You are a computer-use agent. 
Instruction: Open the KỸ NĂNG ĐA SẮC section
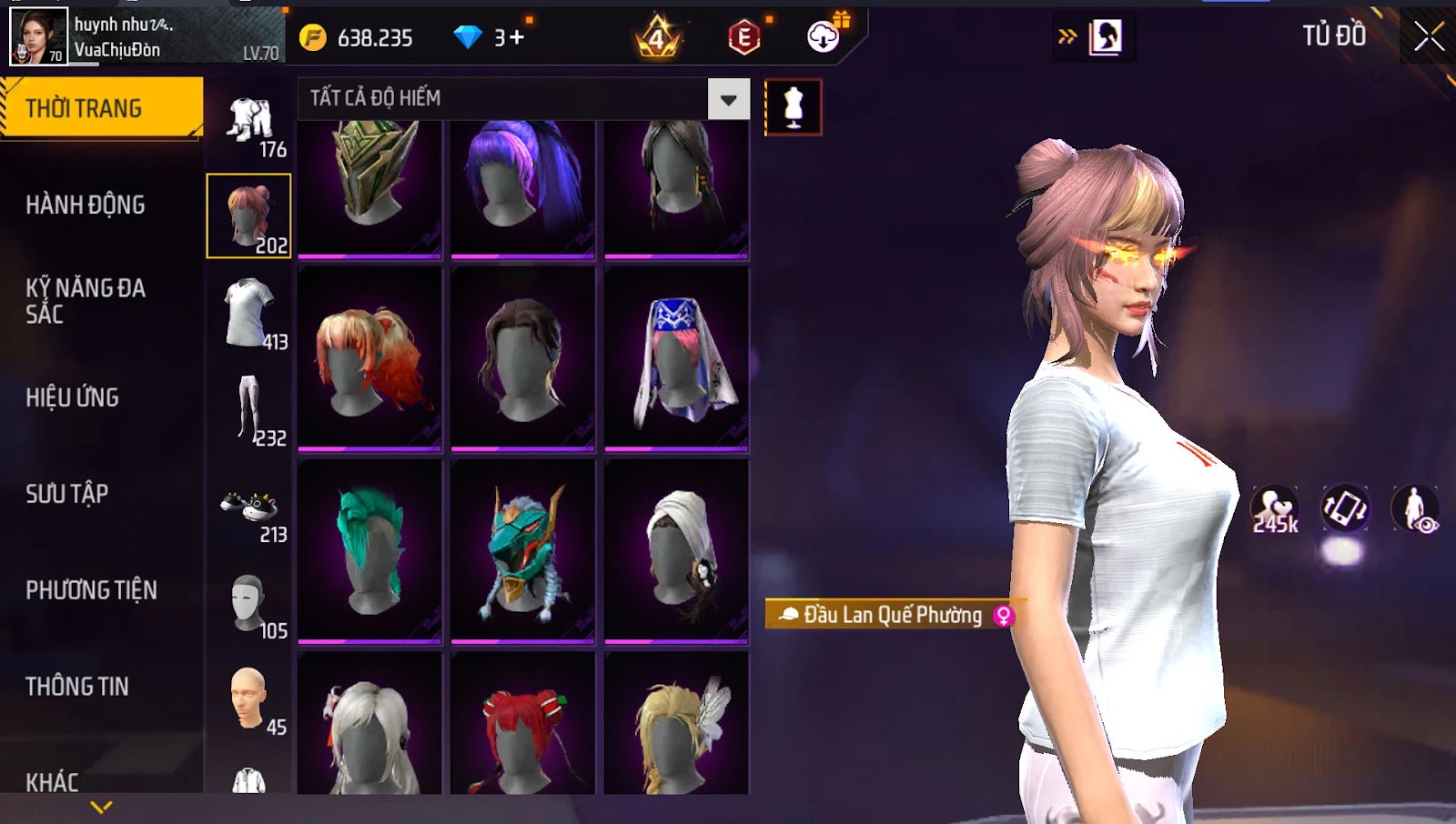coord(86,301)
